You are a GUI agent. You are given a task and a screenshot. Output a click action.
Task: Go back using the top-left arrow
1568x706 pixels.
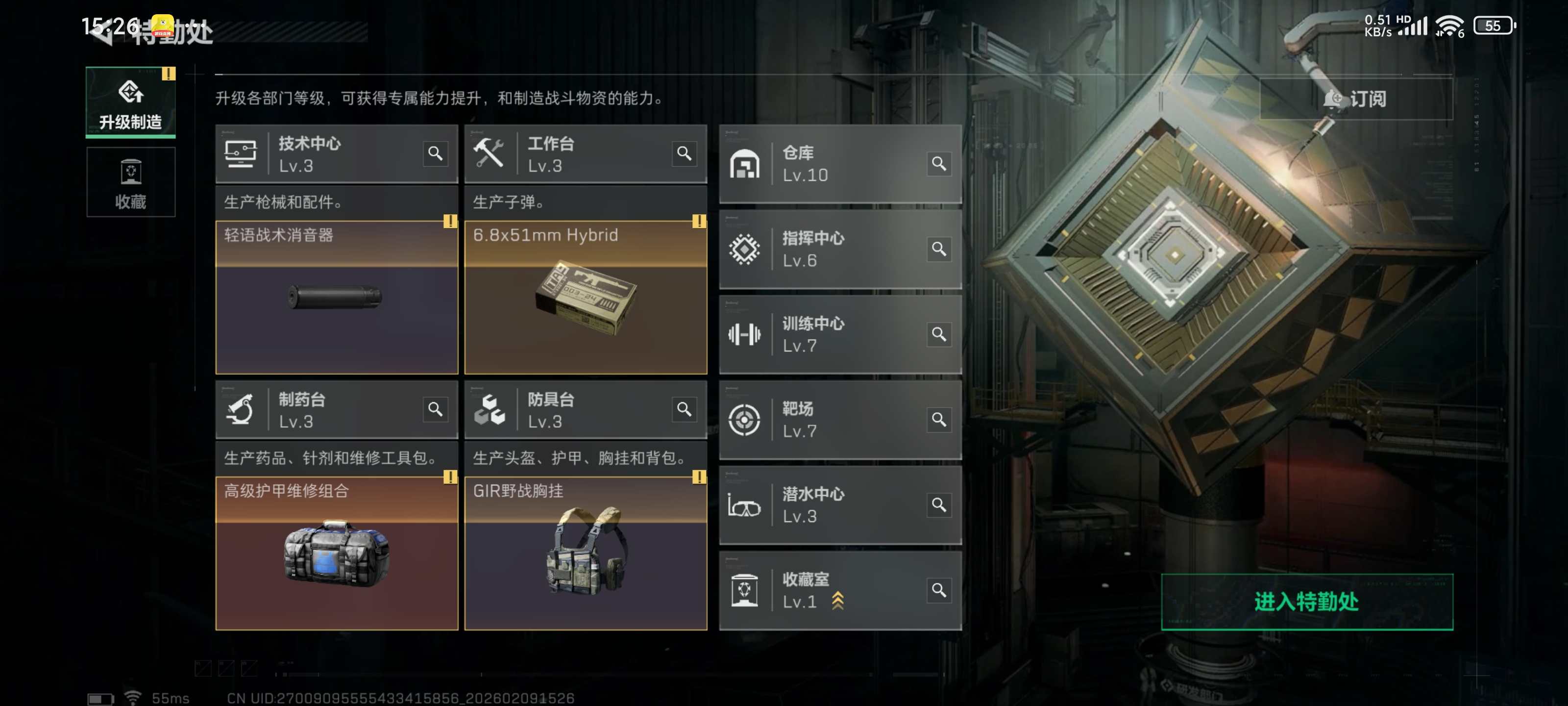100,33
